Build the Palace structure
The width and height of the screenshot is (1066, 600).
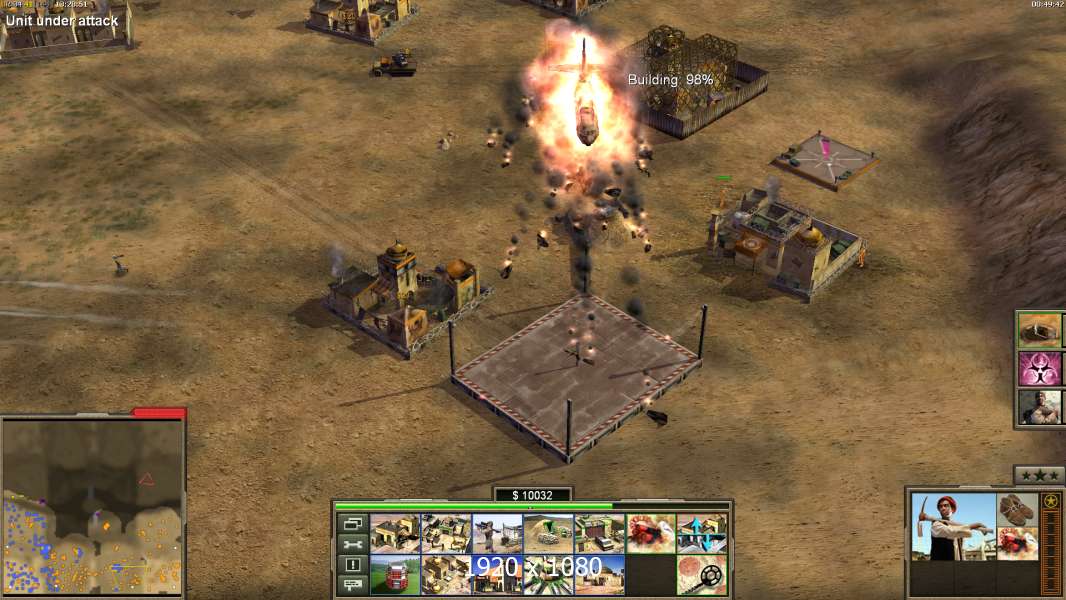coord(446,575)
